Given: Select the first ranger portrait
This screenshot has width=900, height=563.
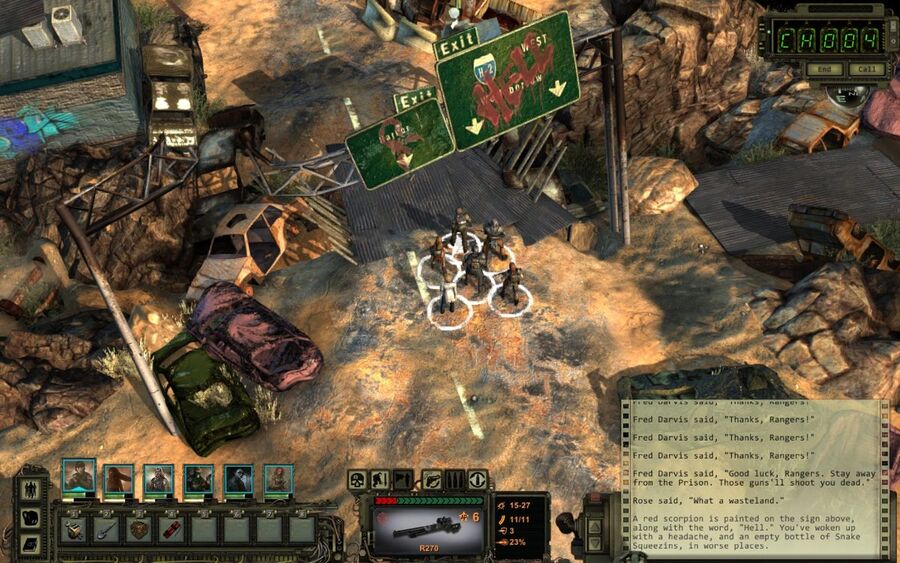Looking at the screenshot, I should (79, 478).
